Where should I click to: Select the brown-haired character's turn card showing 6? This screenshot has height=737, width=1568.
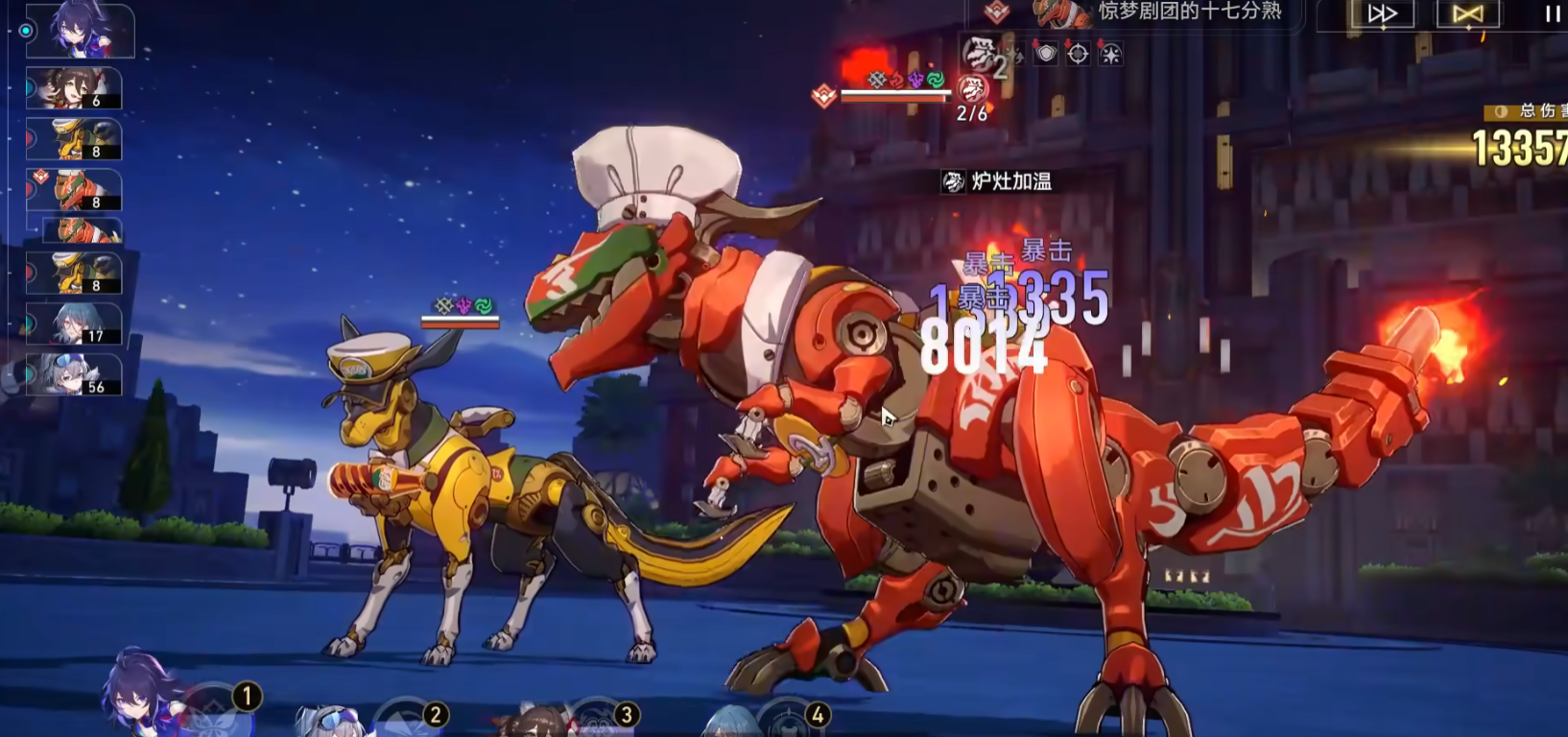75,88
